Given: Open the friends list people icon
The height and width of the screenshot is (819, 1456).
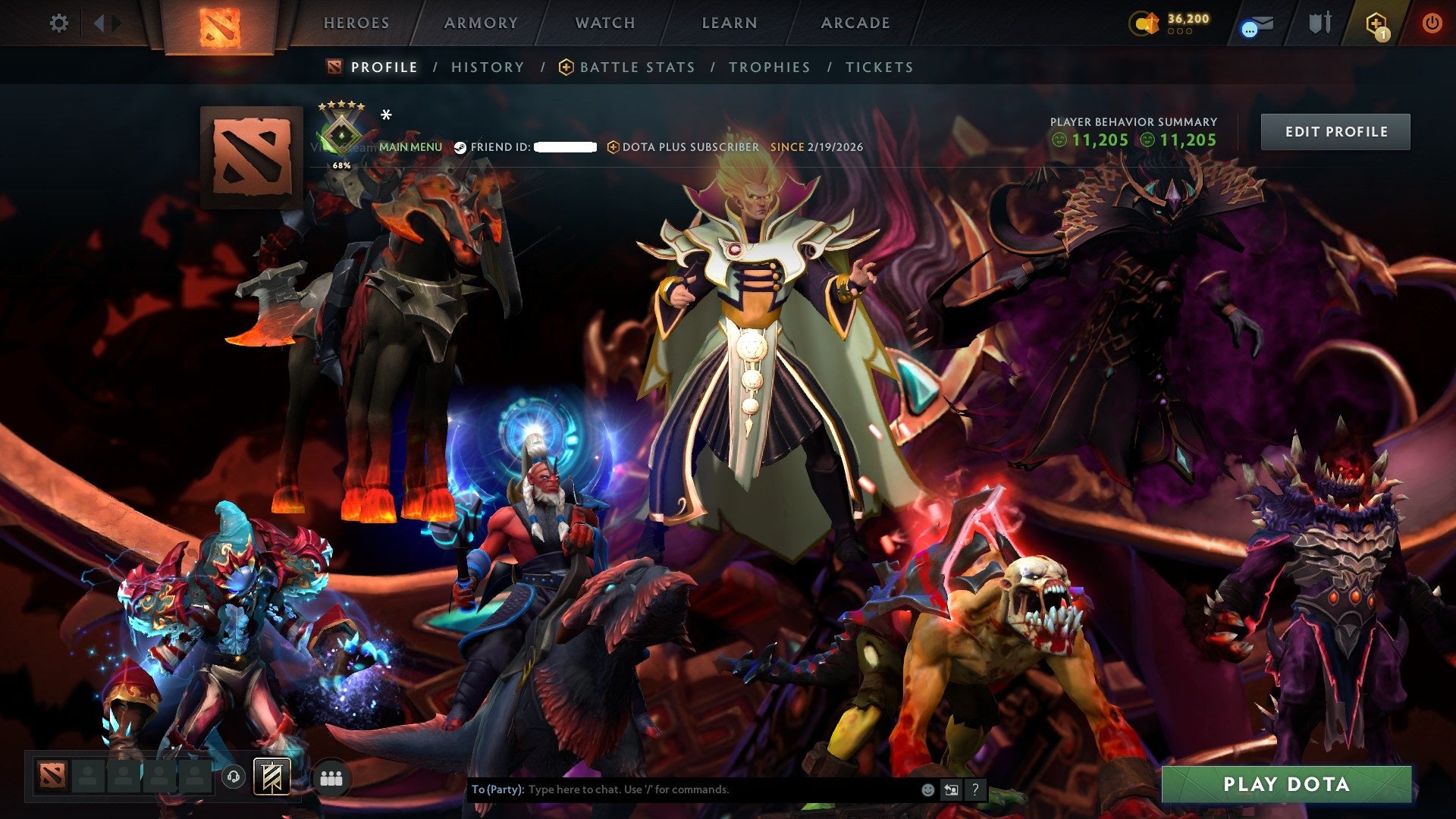Looking at the screenshot, I should [x=332, y=777].
